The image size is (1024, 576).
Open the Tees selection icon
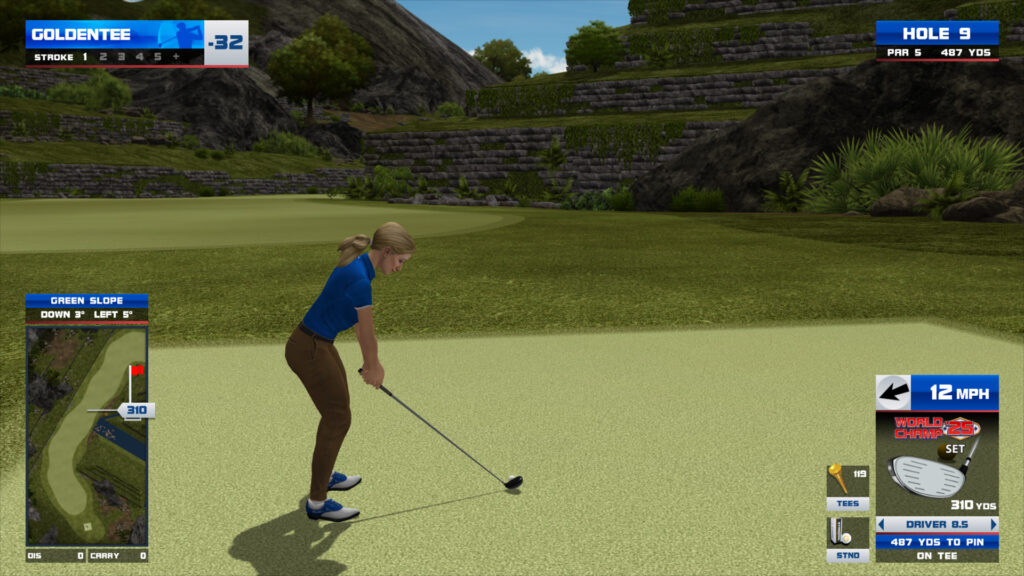846,486
